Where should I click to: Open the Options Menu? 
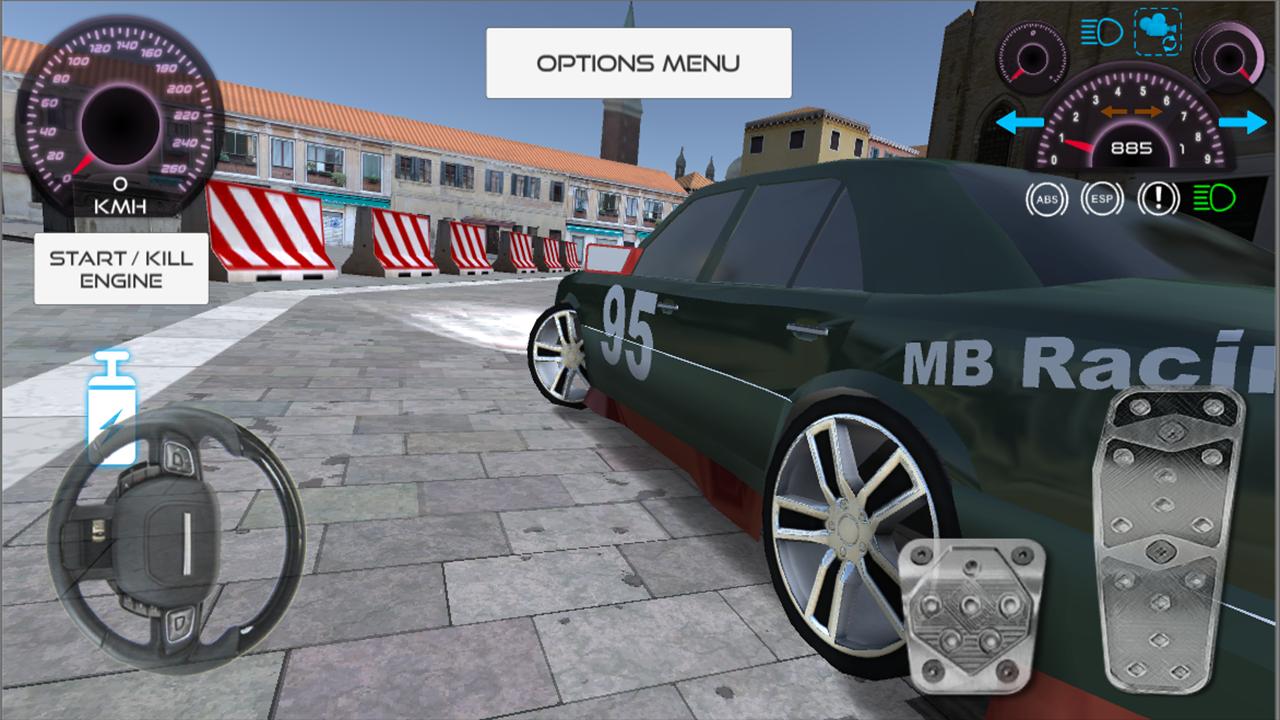tap(638, 63)
